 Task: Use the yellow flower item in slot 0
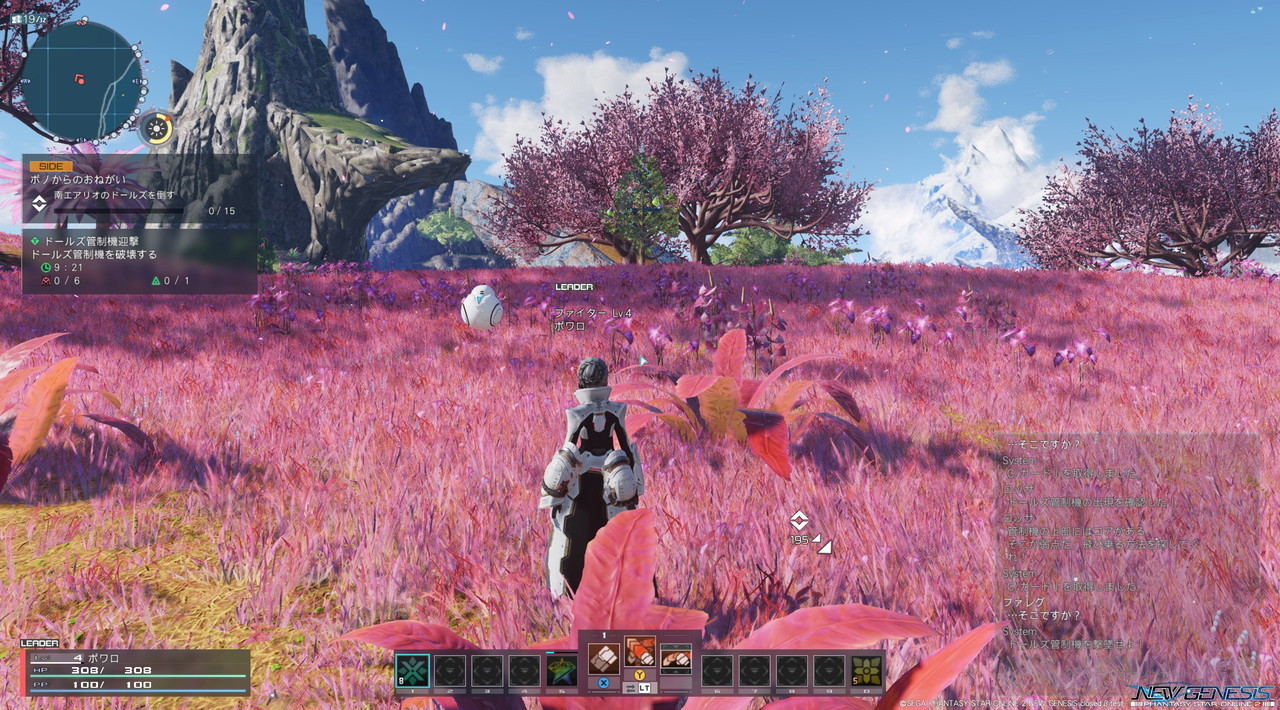click(x=866, y=670)
